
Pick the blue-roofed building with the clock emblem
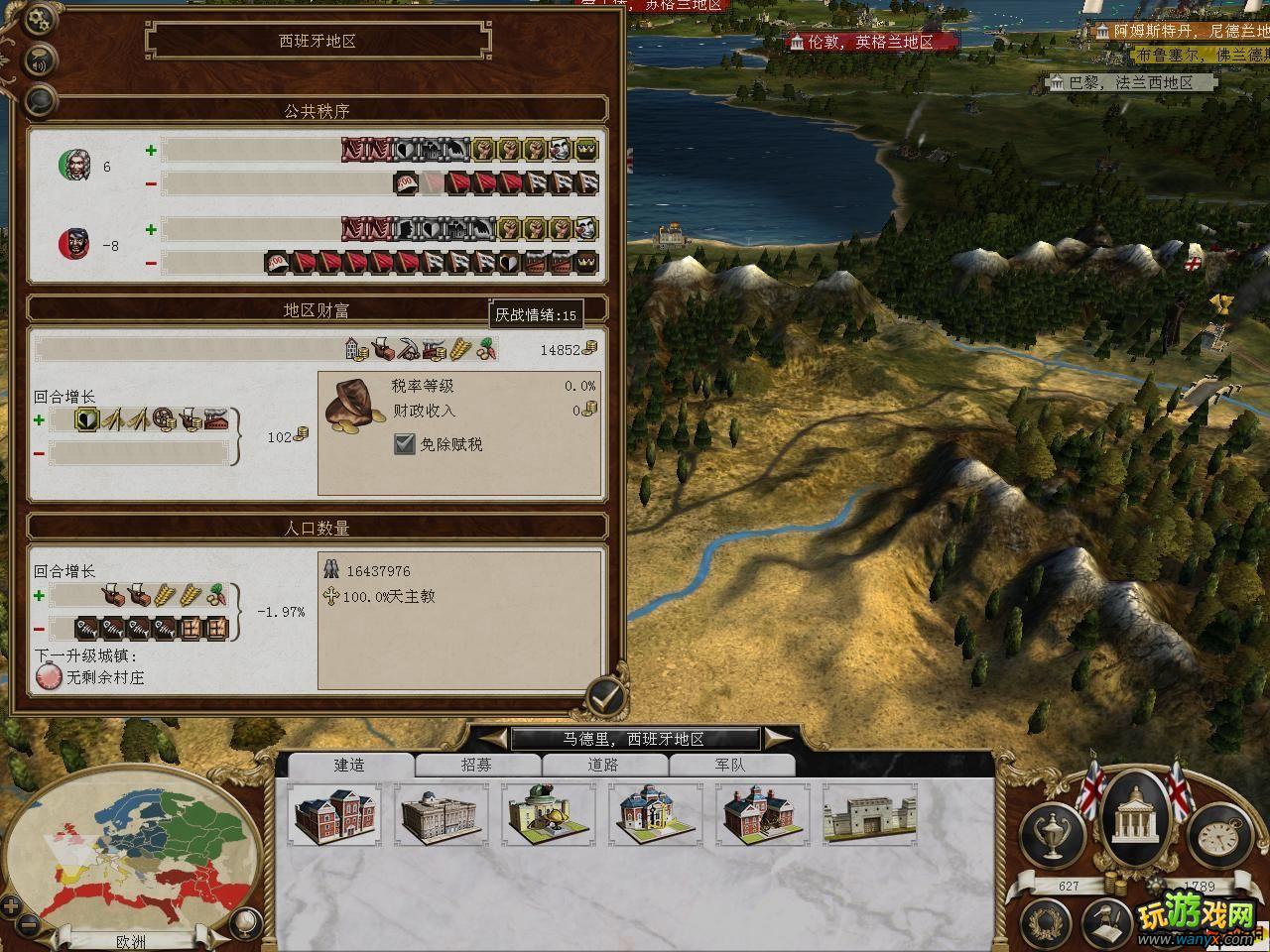tap(655, 815)
